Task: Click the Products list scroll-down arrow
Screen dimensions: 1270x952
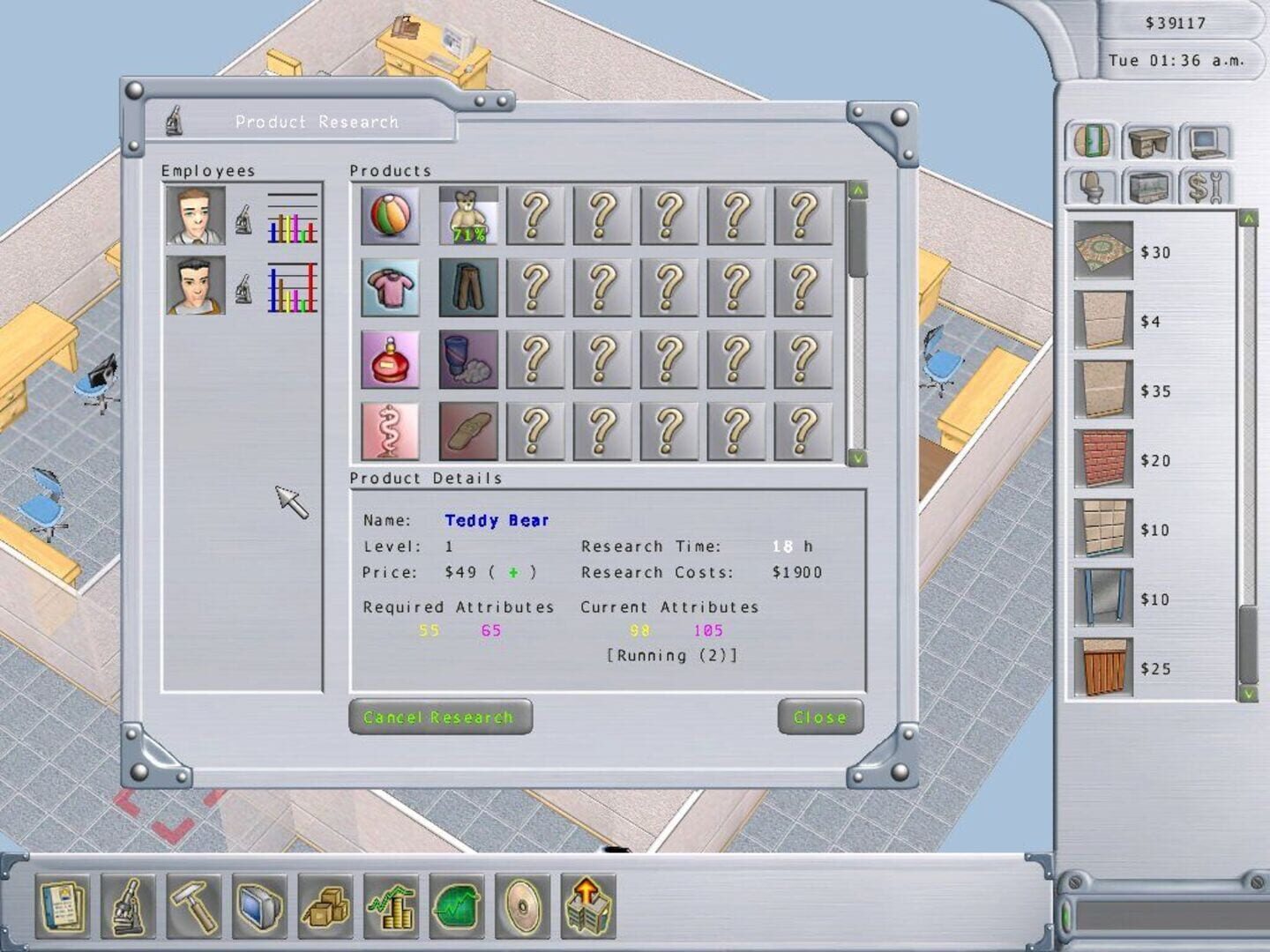Action: (x=856, y=457)
